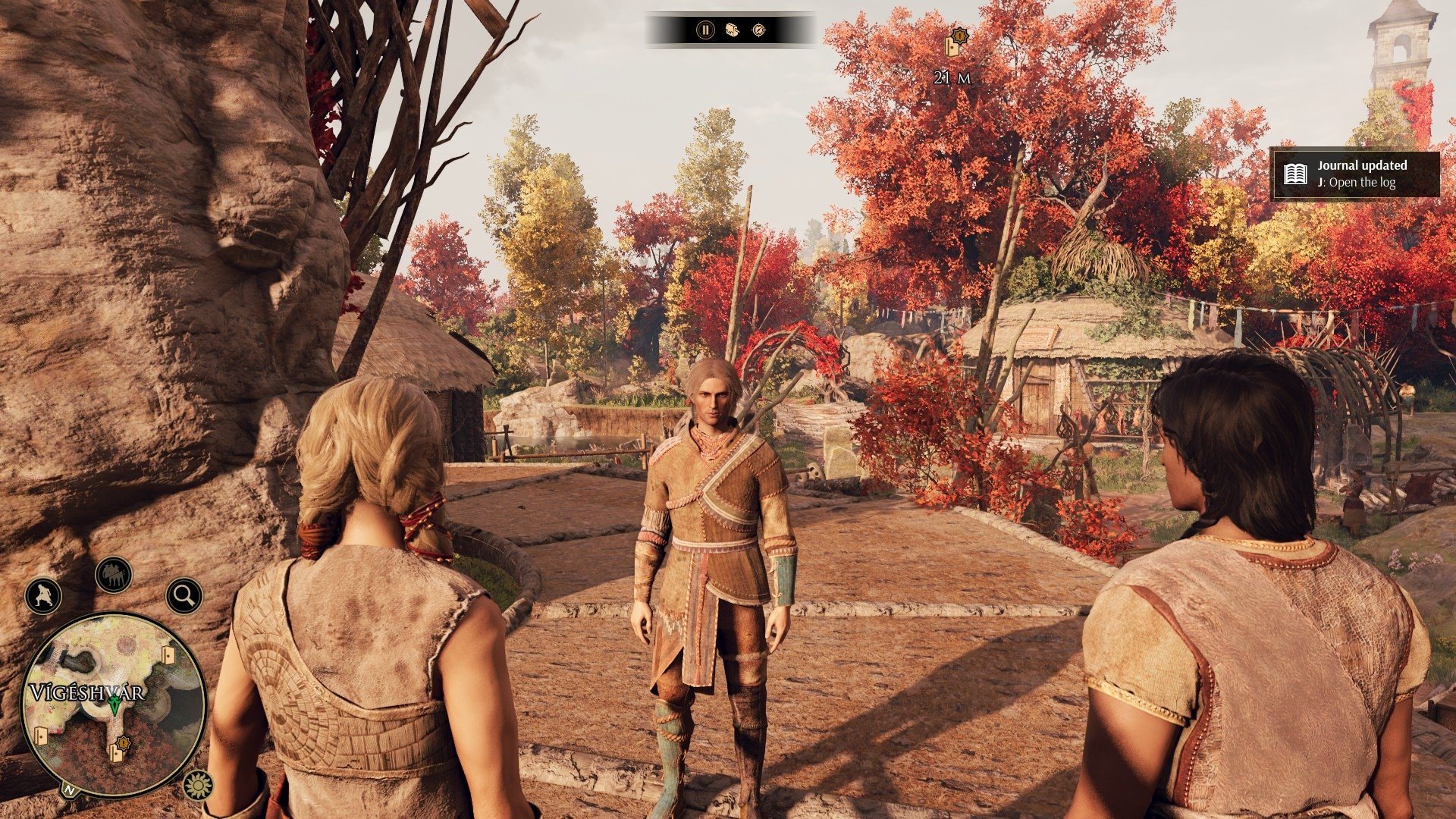Image resolution: width=1456 pixels, height=819 pixels.
Task: Click the quest objective marker showing 21 m
Action: pos(955,44)
